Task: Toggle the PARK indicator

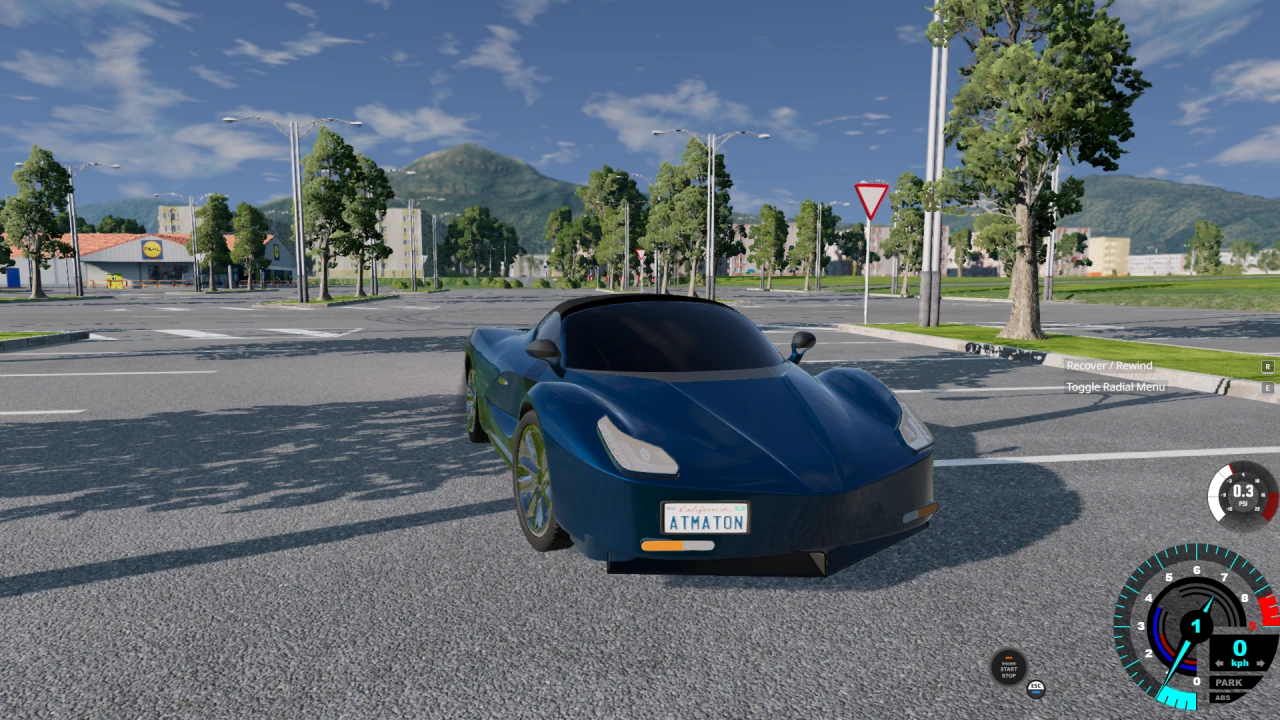Action: pos(1228,683)
